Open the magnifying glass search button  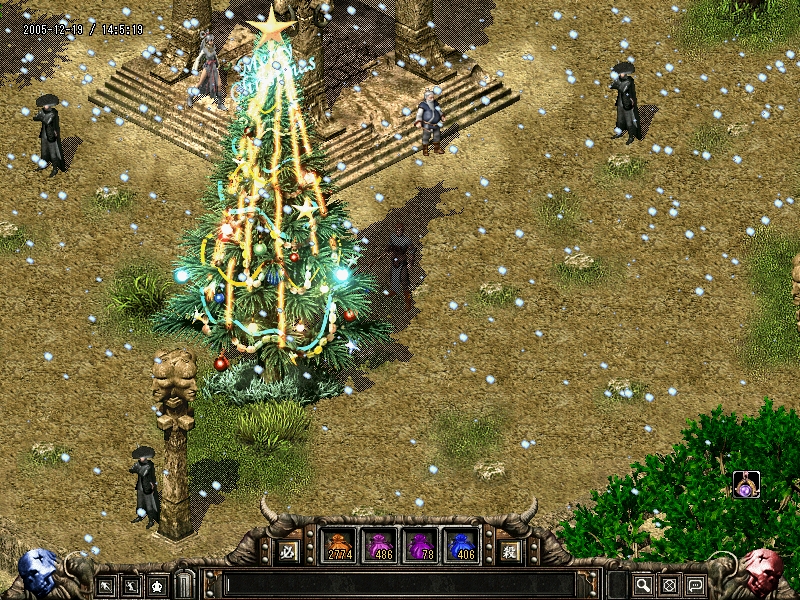(643, 585)
